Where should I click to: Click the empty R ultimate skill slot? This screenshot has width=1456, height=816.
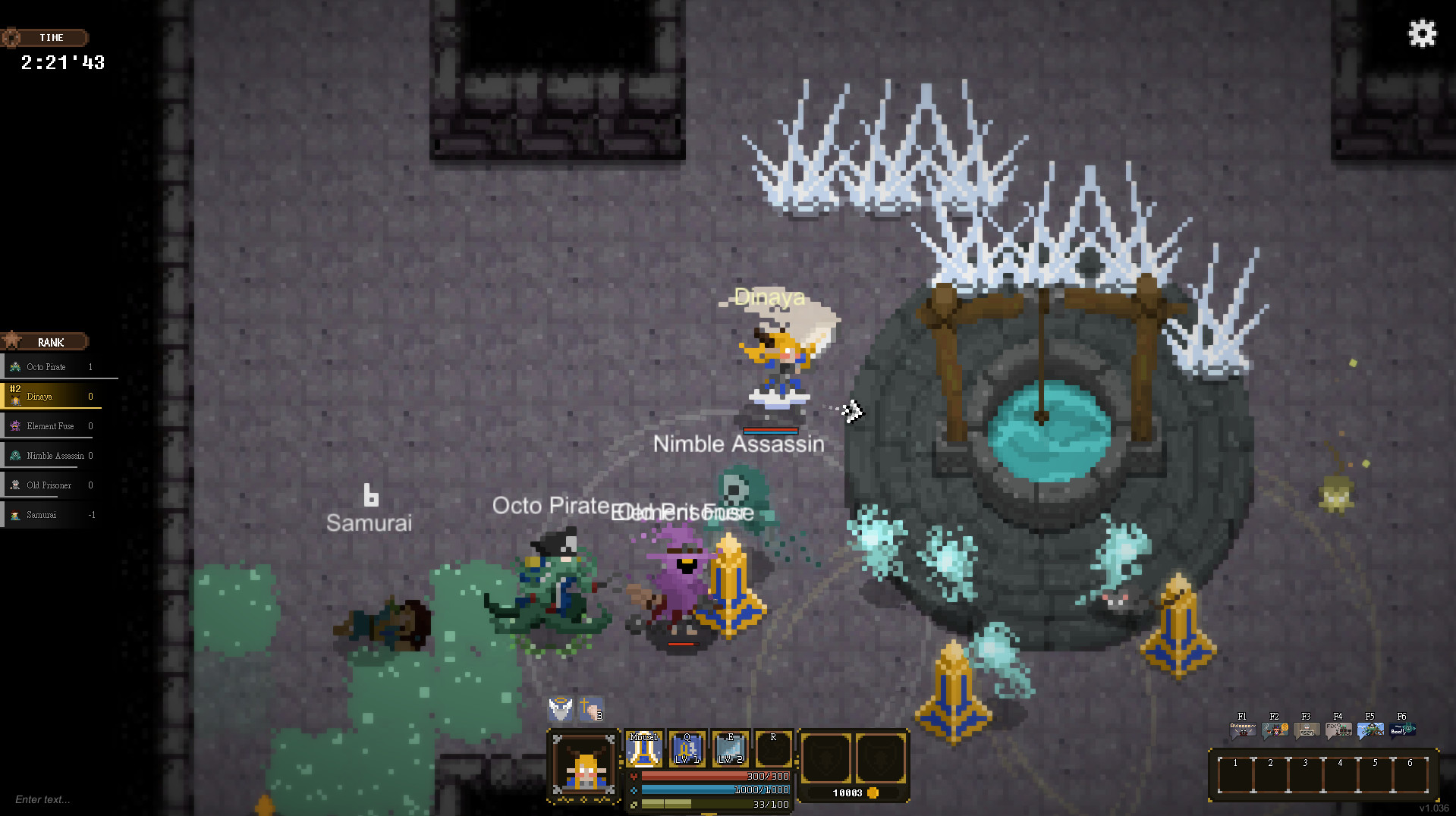[x=773, y=749]
